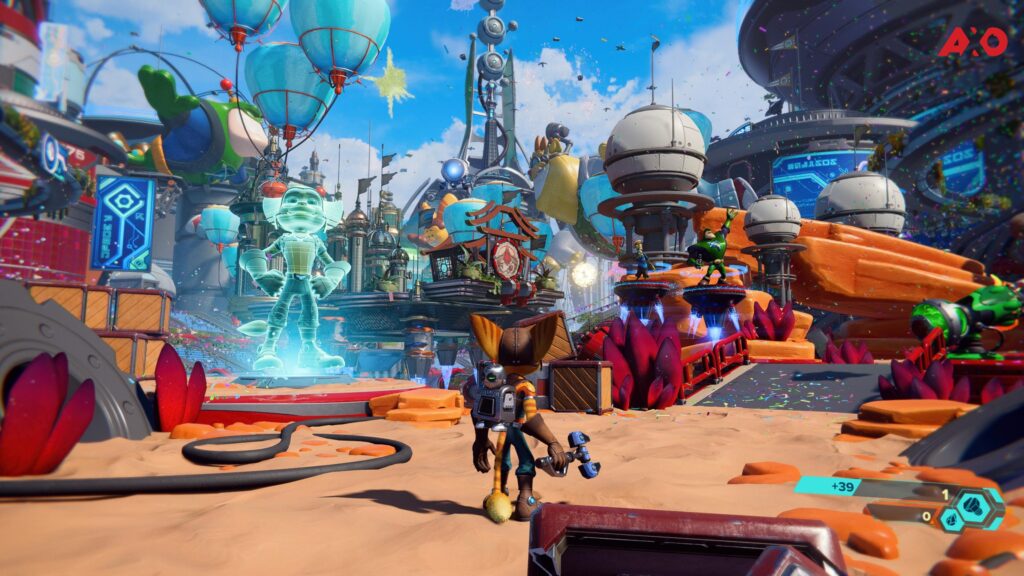
Task: Click the red AXO watermark logo
Action: [972, 41]
